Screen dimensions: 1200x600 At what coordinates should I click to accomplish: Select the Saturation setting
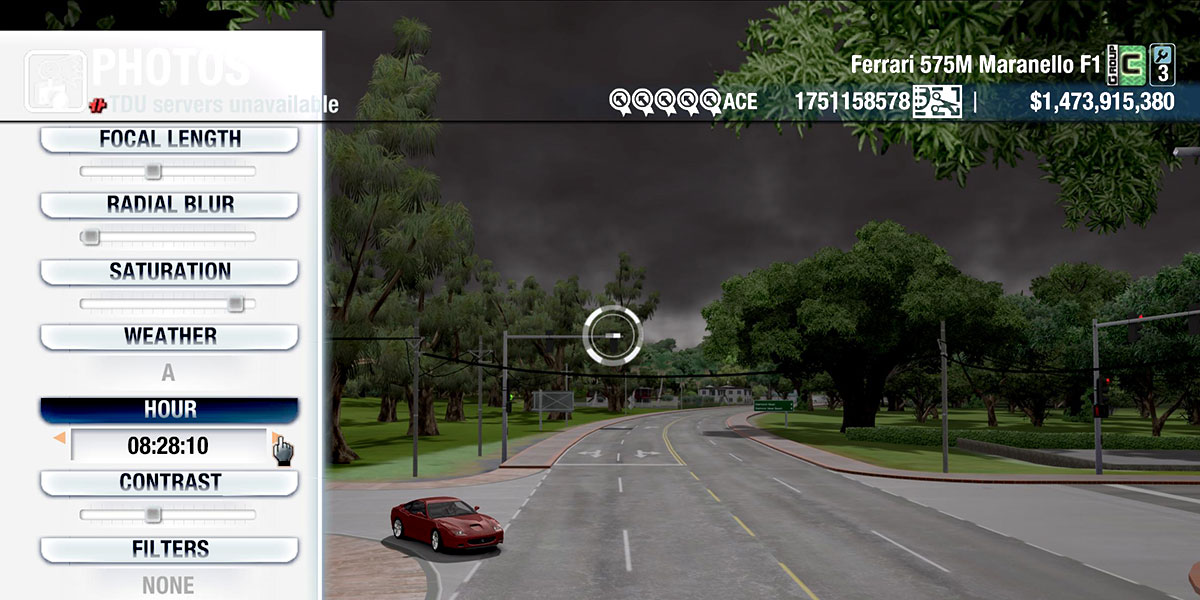[x=169, y=272]
